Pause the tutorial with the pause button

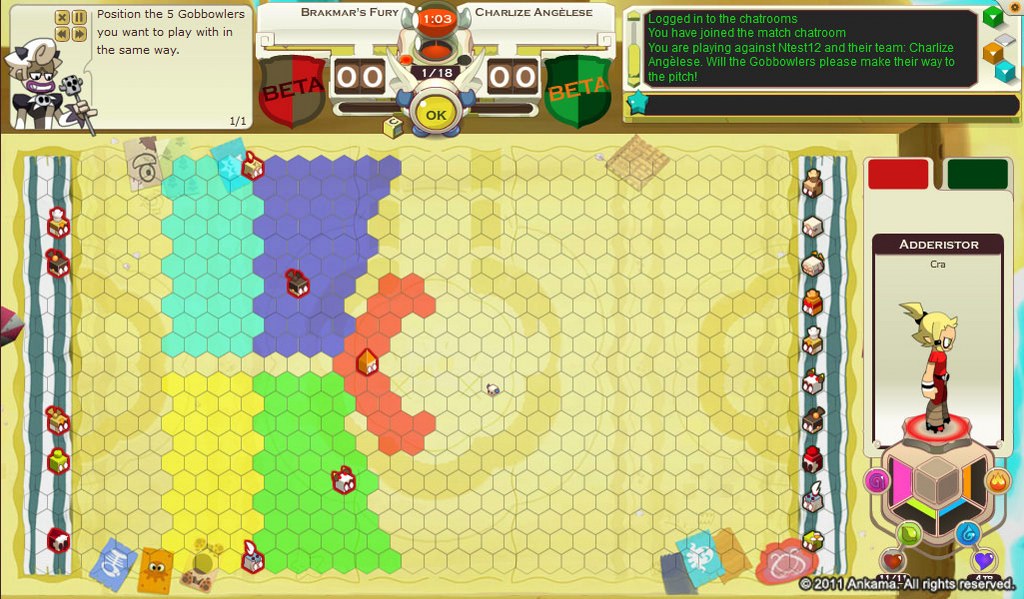click(x=78, y=17)
